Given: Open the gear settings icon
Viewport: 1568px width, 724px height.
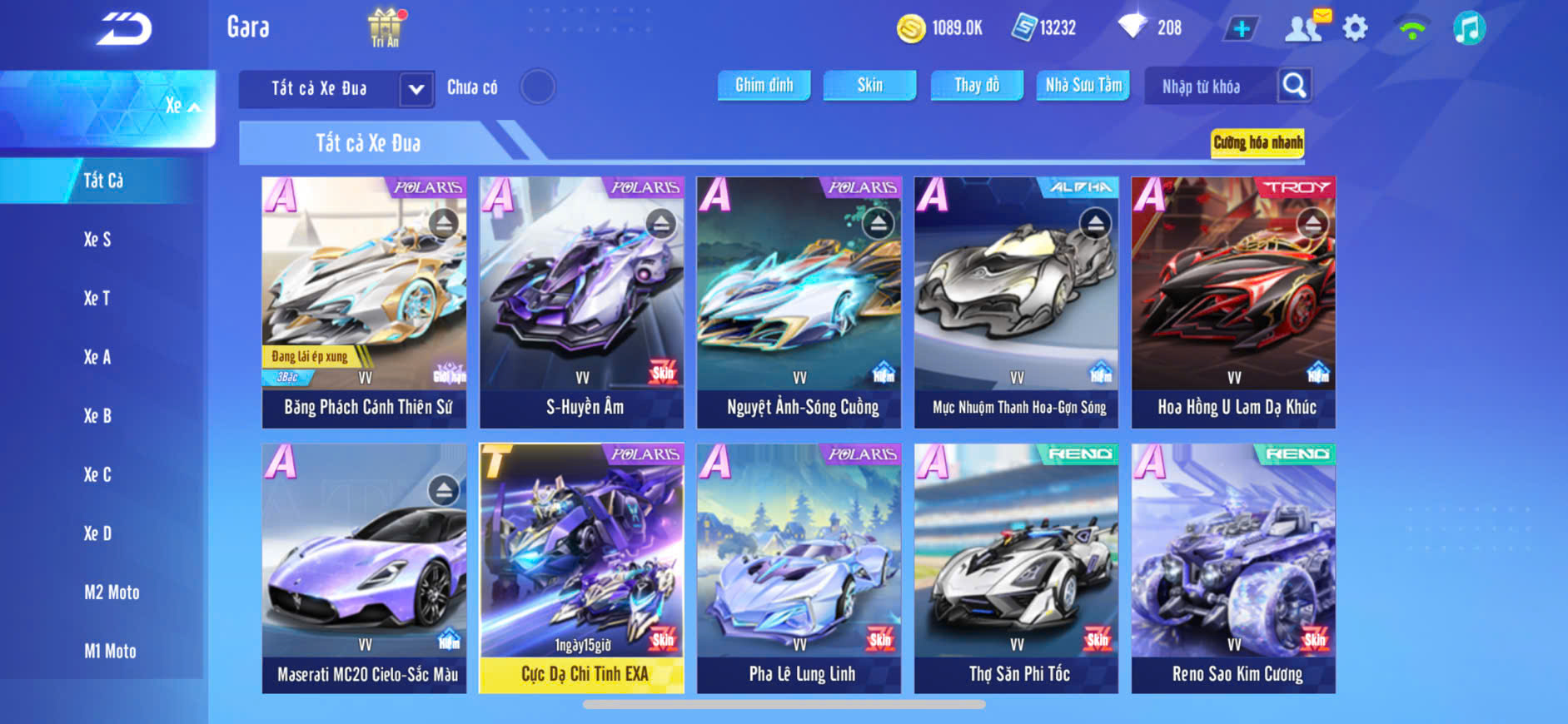Looking at the screenshot, I should [1355, 28].
